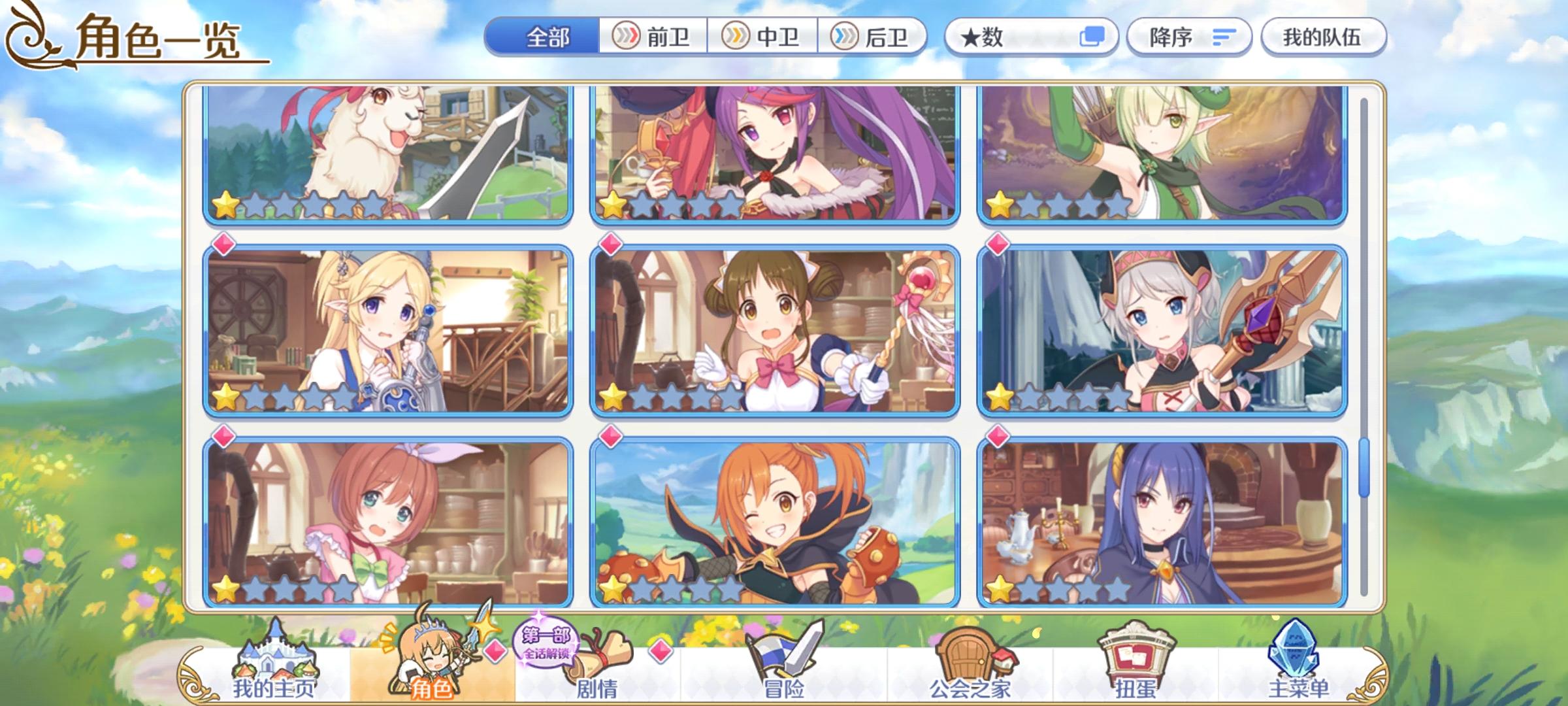Switch to the 全部 tab
The width and height of the screenshot is (1568, 706).
549,37
